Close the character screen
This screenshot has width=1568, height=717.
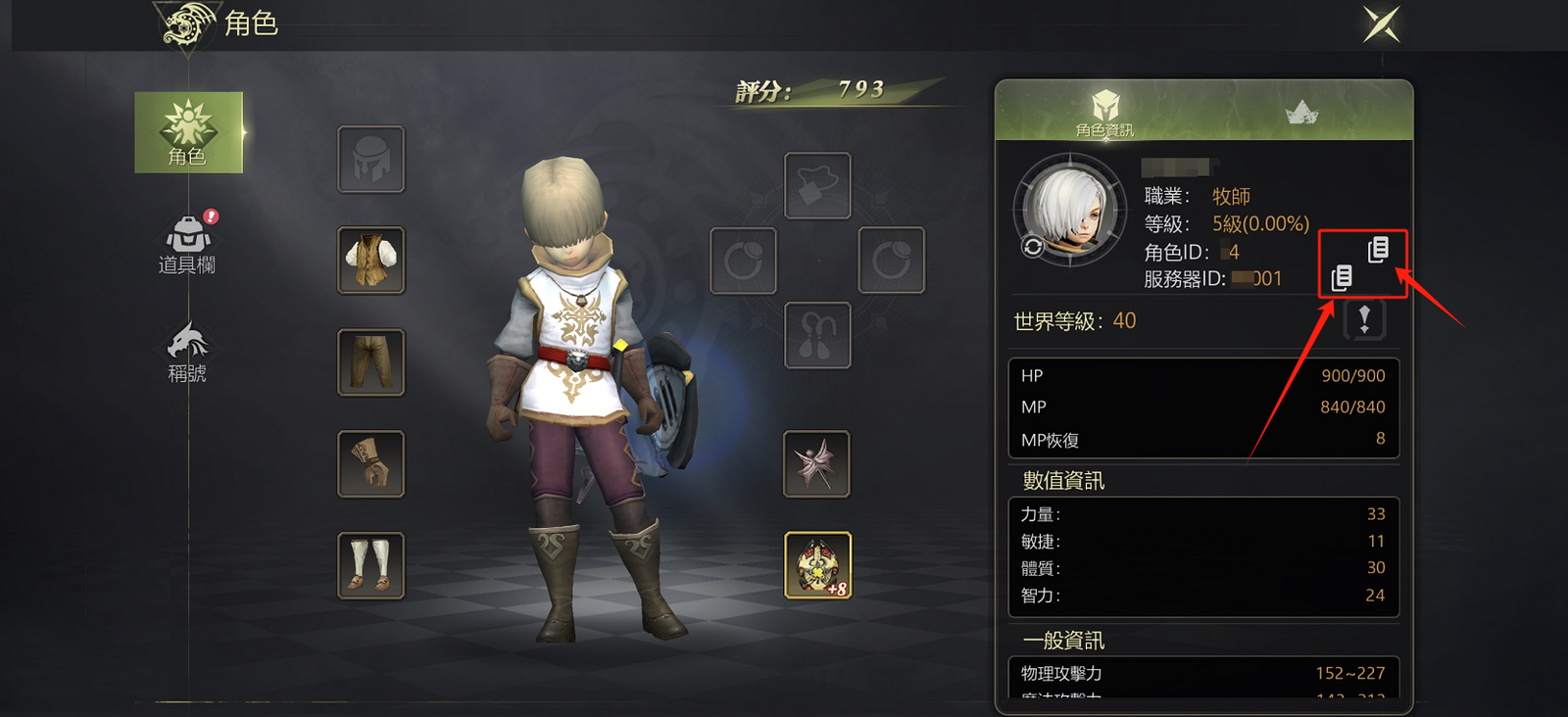point(1382,24)
